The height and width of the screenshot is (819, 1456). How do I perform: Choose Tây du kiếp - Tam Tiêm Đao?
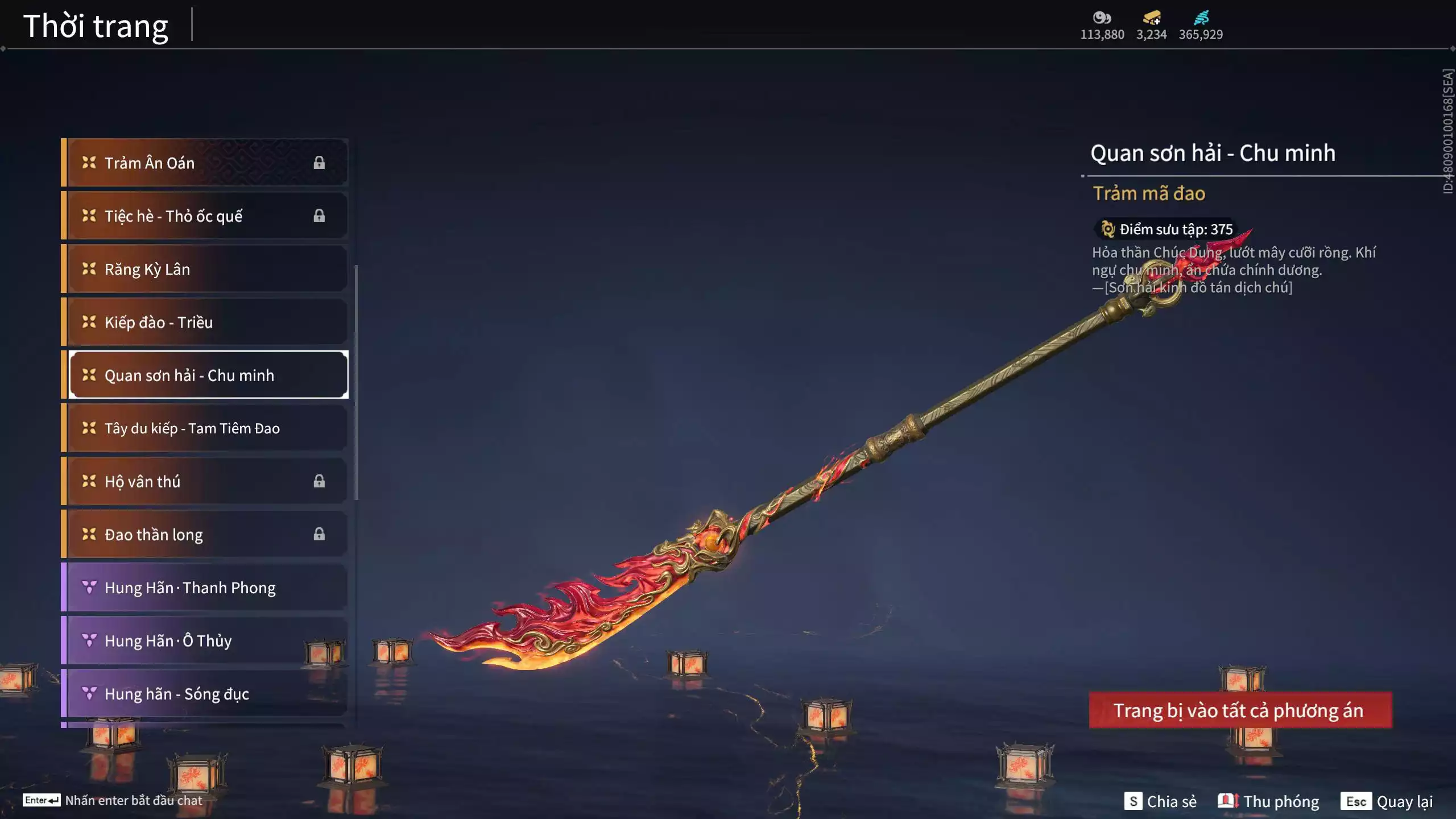(205, 428)
